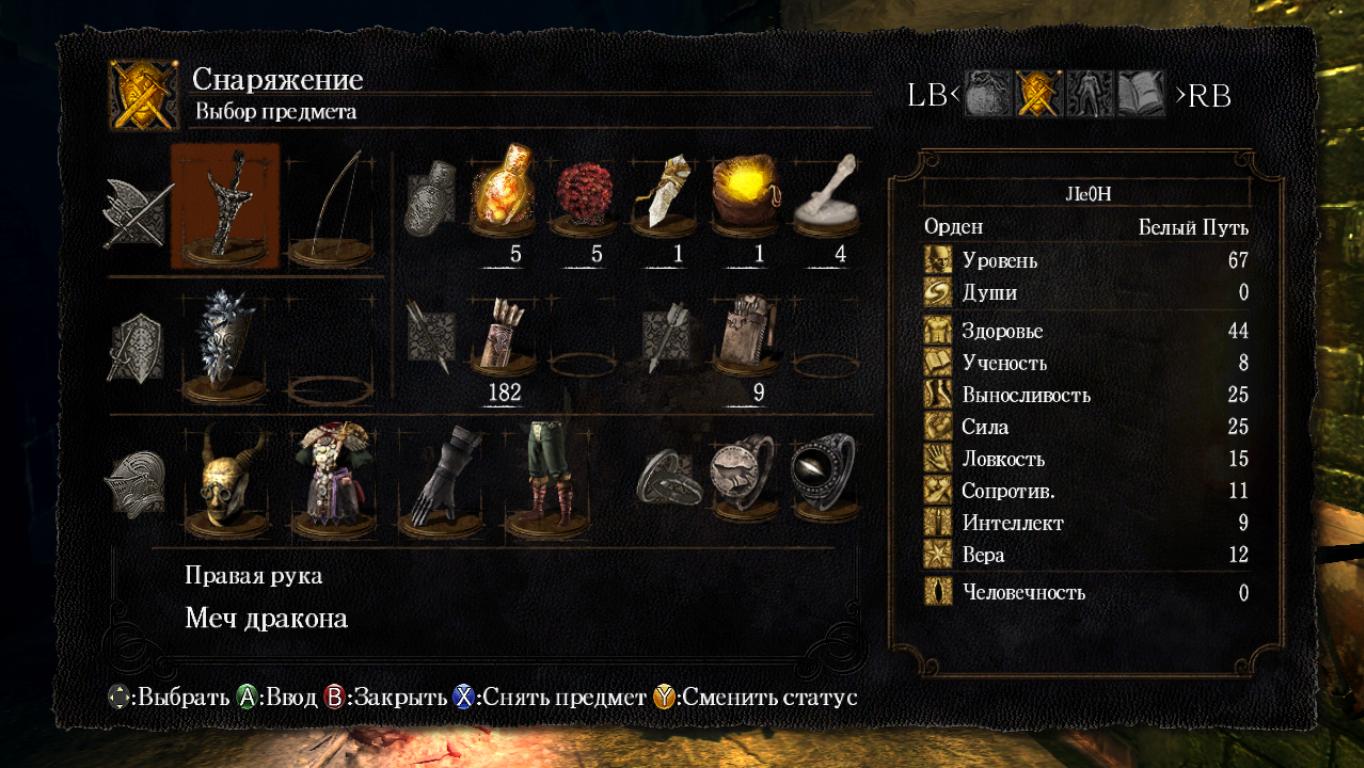The width and height of the screenshot is (1364, 768).
Task: Select the Estus Flask item slot
Action: coord(502,192)
